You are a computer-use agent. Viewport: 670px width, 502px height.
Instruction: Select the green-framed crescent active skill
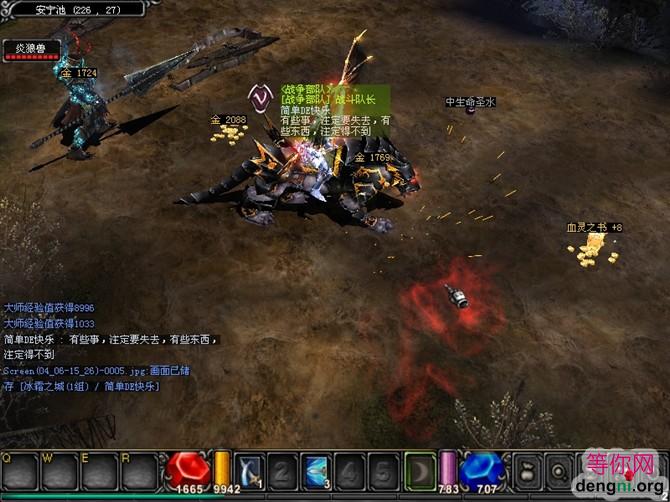[x=419, y=469]
